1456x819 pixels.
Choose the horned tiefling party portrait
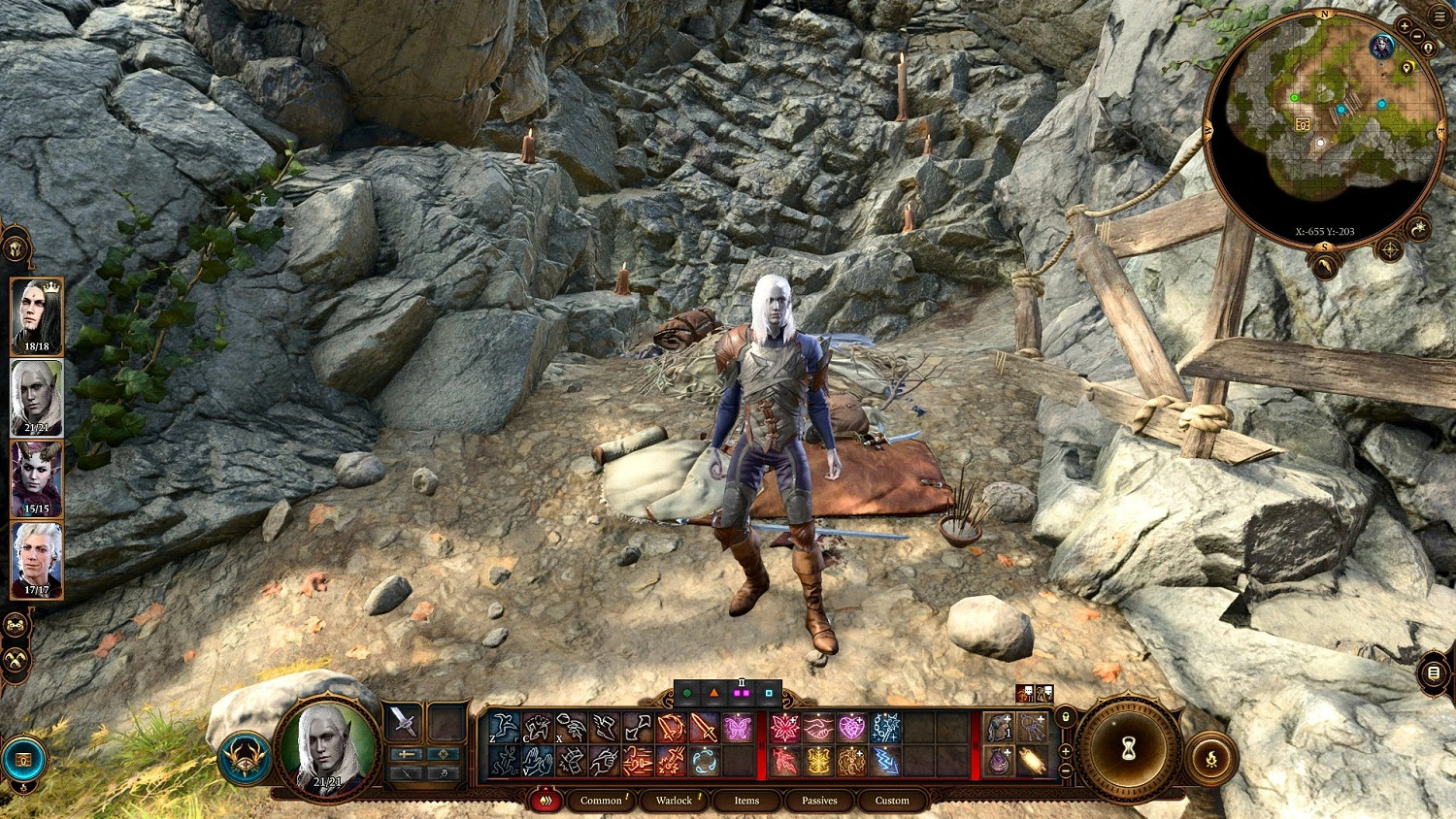click(37, 478)
